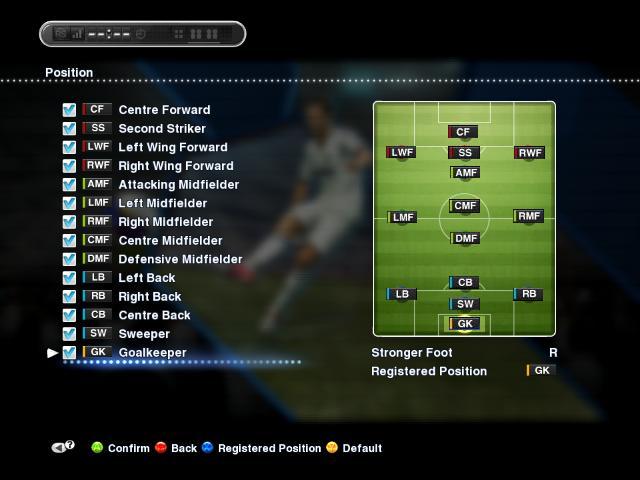Toggle the Right Midfielder checkbox
Screen dimensions: 640x480
pos(69,222)
